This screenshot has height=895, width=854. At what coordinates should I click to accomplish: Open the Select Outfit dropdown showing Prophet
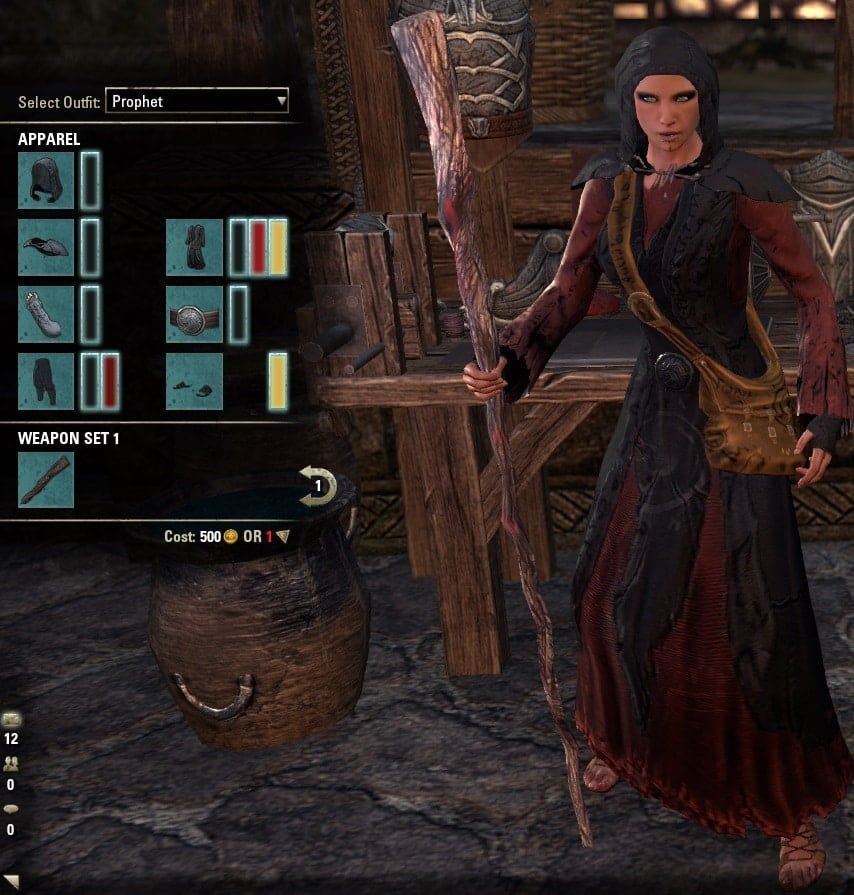197,101
